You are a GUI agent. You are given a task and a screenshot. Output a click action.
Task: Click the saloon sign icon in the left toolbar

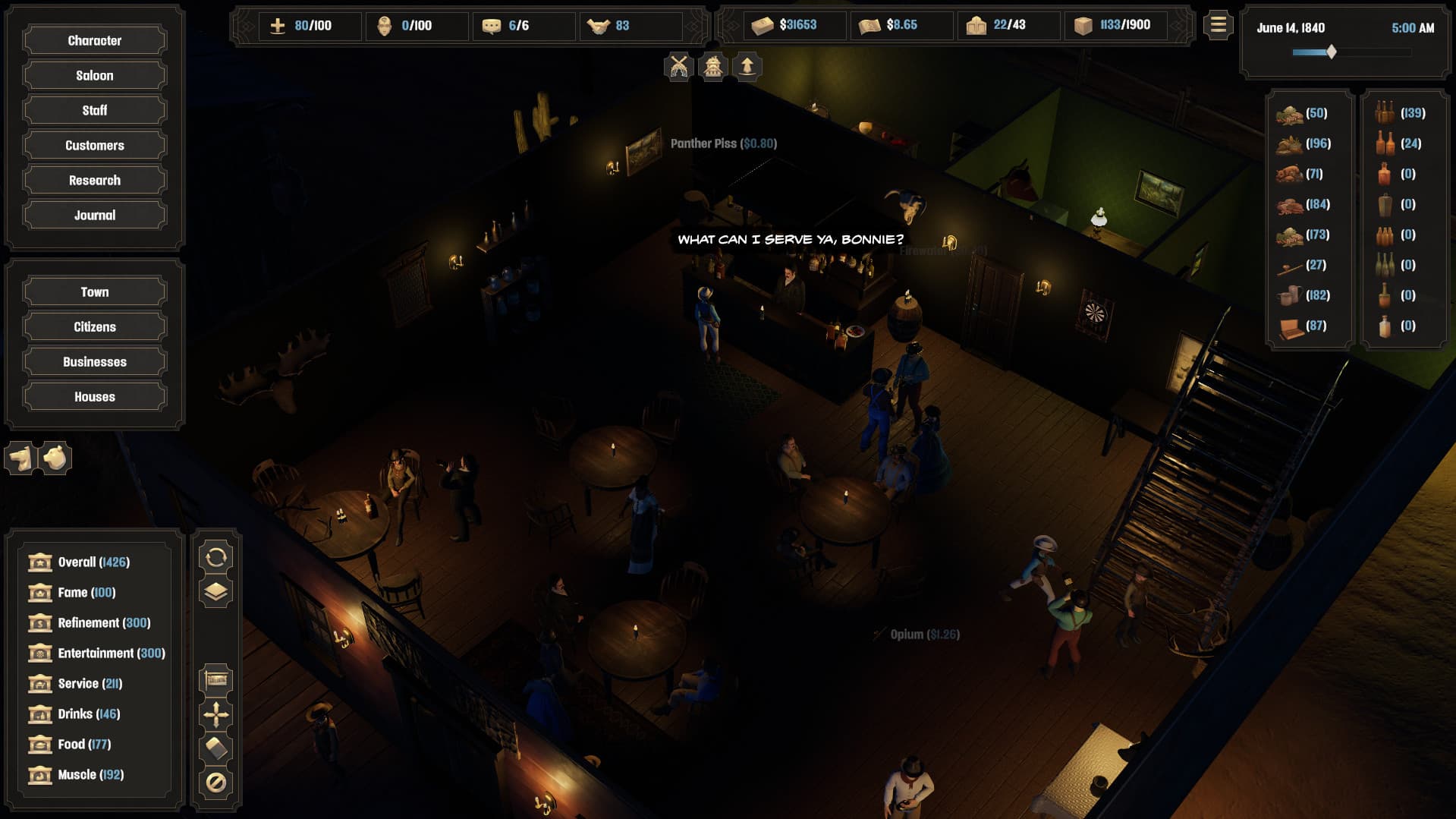pyautogui.click(x=217, y=679)
